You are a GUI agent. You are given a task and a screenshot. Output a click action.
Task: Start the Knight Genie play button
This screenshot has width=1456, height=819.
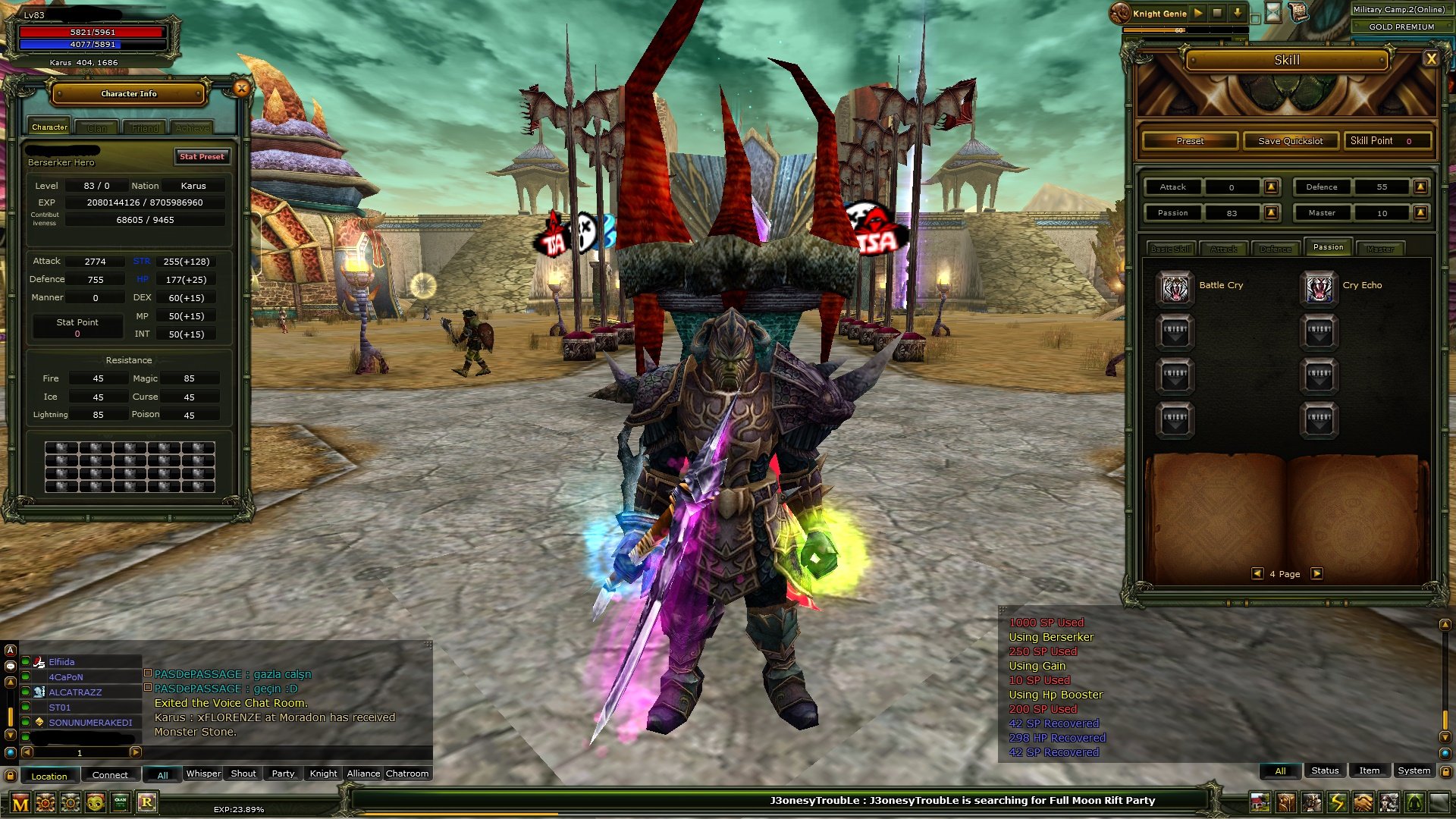click(1198, 13)
